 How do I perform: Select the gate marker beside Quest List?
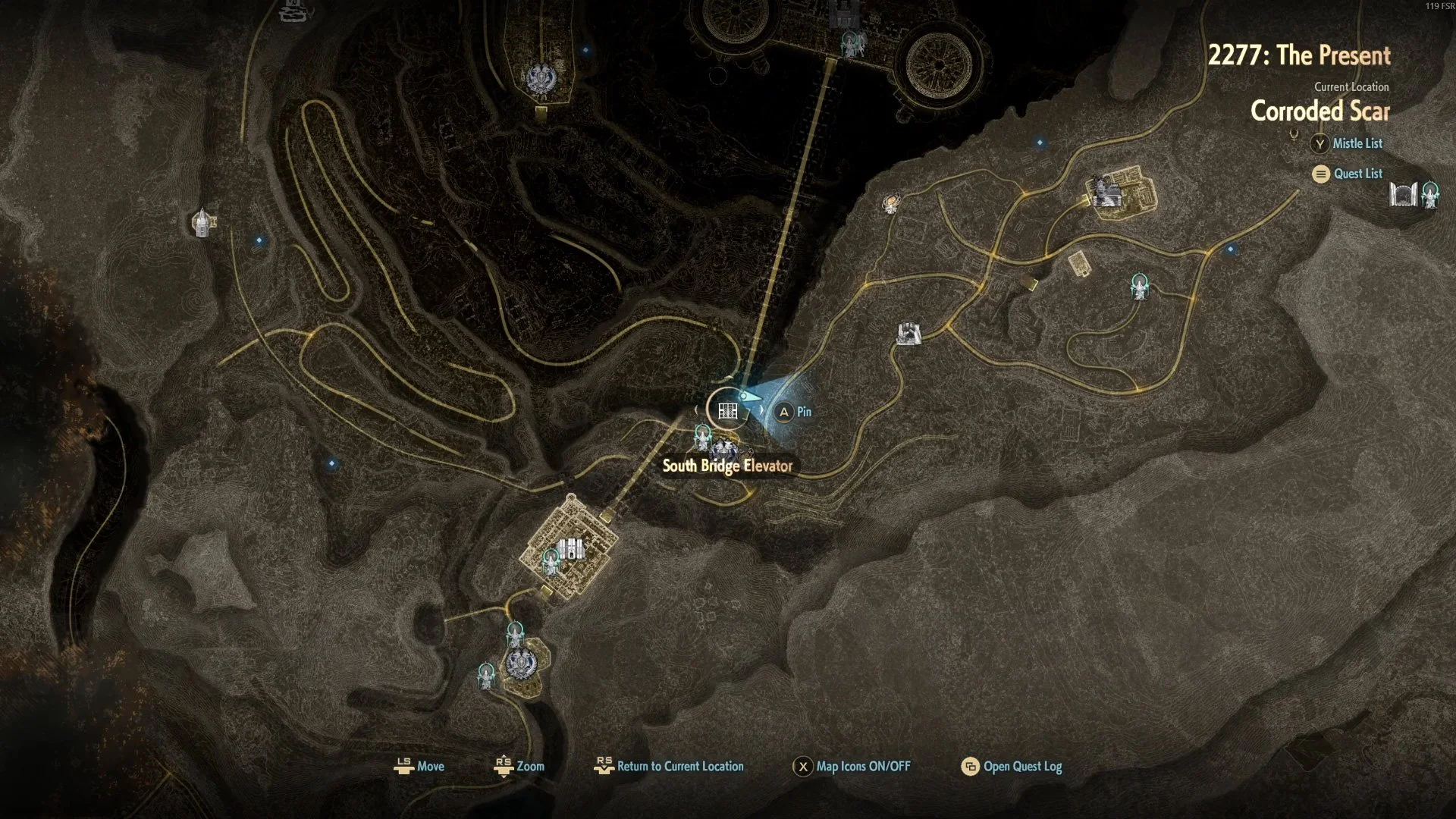click(1403, 194)
